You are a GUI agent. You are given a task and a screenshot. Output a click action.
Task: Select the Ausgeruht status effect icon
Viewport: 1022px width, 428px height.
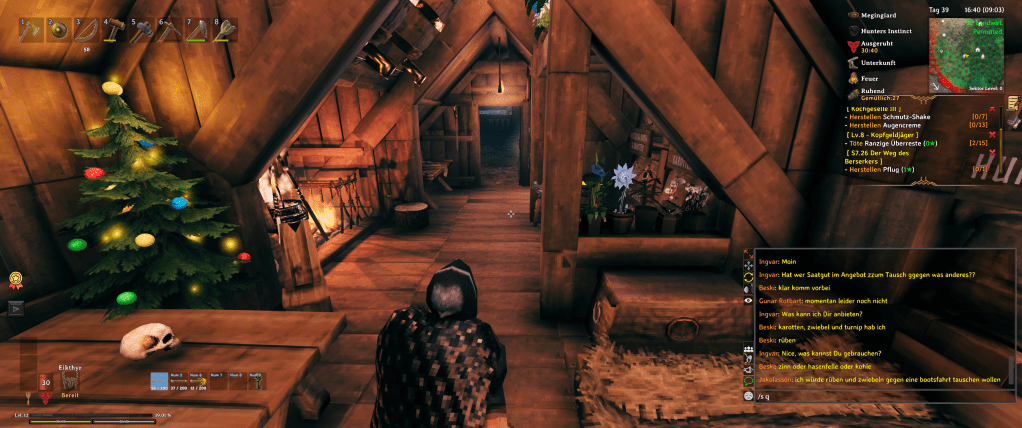coord(853,45)
